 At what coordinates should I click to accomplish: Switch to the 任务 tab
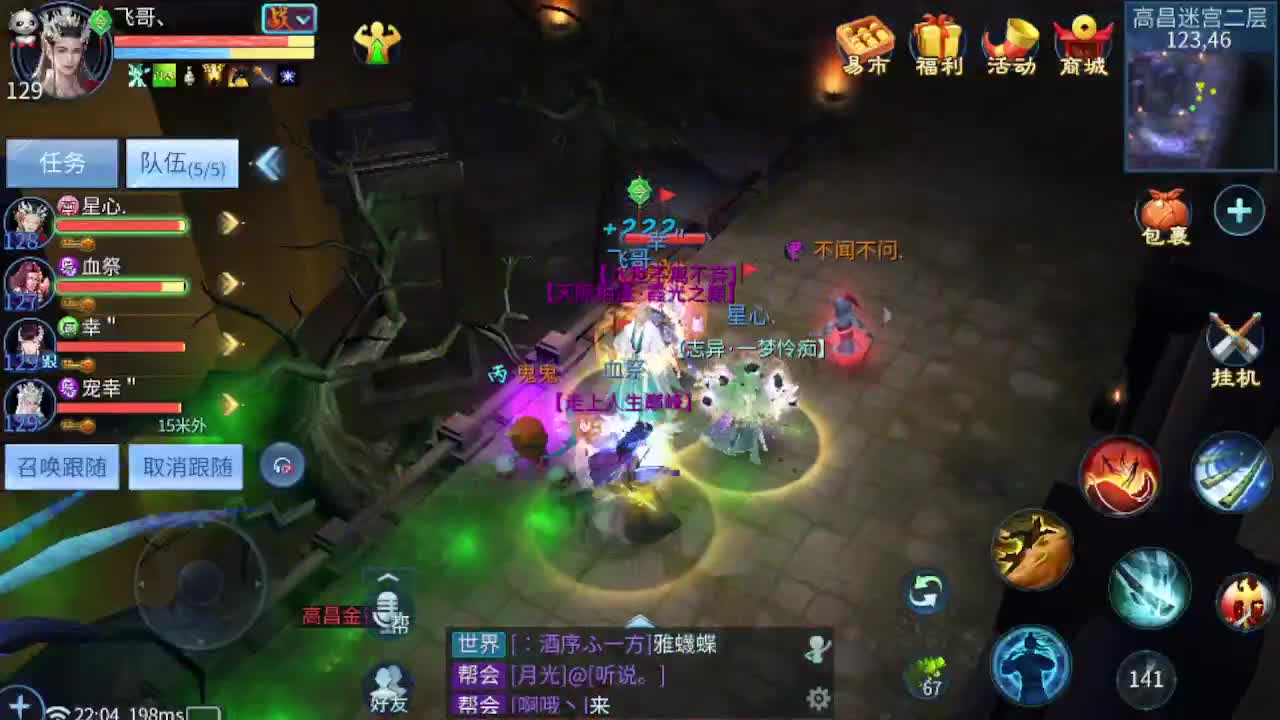pyautogui.click(x=60, y=162)
